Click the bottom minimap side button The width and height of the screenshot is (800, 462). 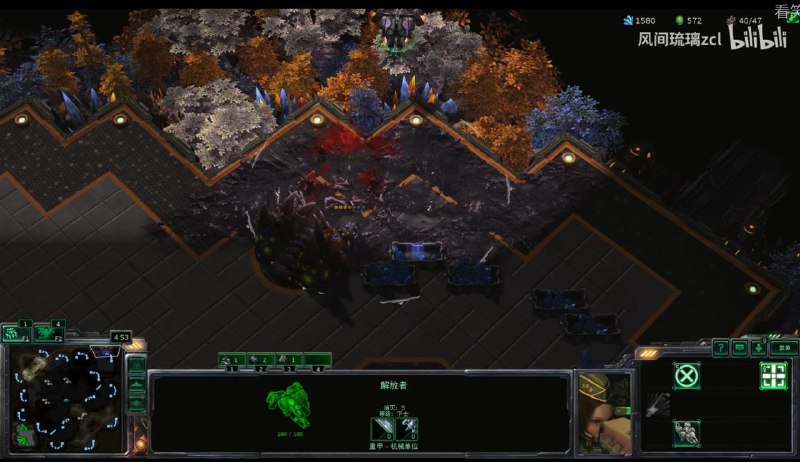pyautogui.click(x=137, y=404)
